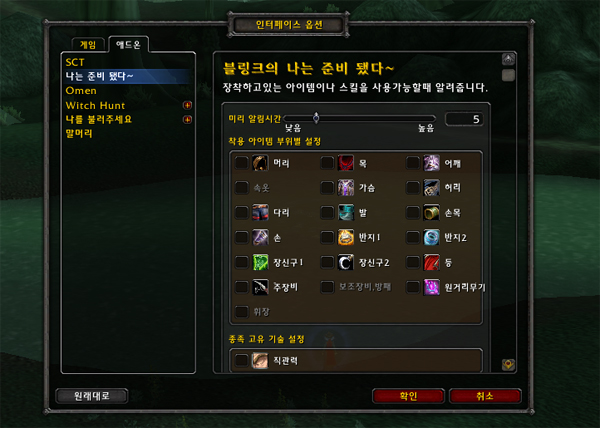Tick the 어깨 (shoulder) slot checkbox
This screenshot has width=600, height=428.
(413, 162)
